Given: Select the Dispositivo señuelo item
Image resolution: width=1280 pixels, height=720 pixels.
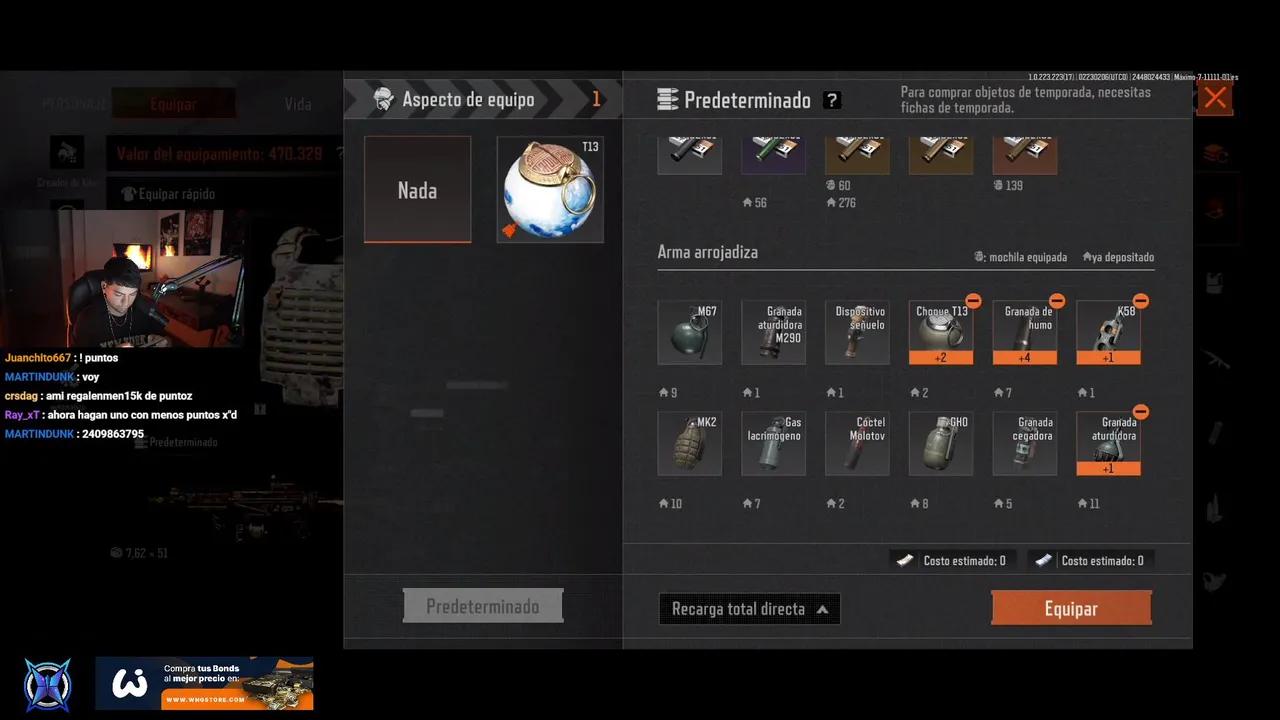Looking at the screenshot, I should pos(857,331).
